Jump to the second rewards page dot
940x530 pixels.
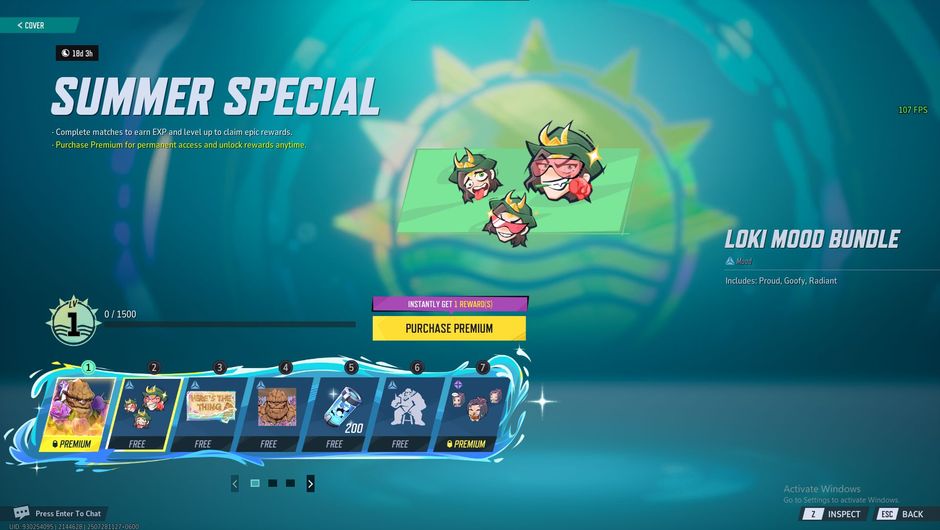click(x=272, y=484)
